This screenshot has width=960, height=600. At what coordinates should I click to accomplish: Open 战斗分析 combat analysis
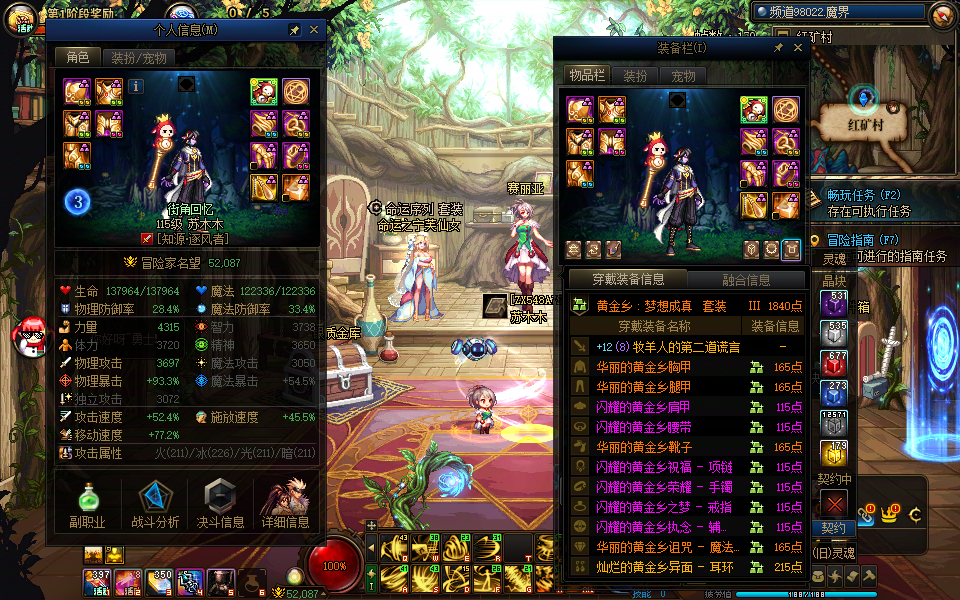point(155,505)
